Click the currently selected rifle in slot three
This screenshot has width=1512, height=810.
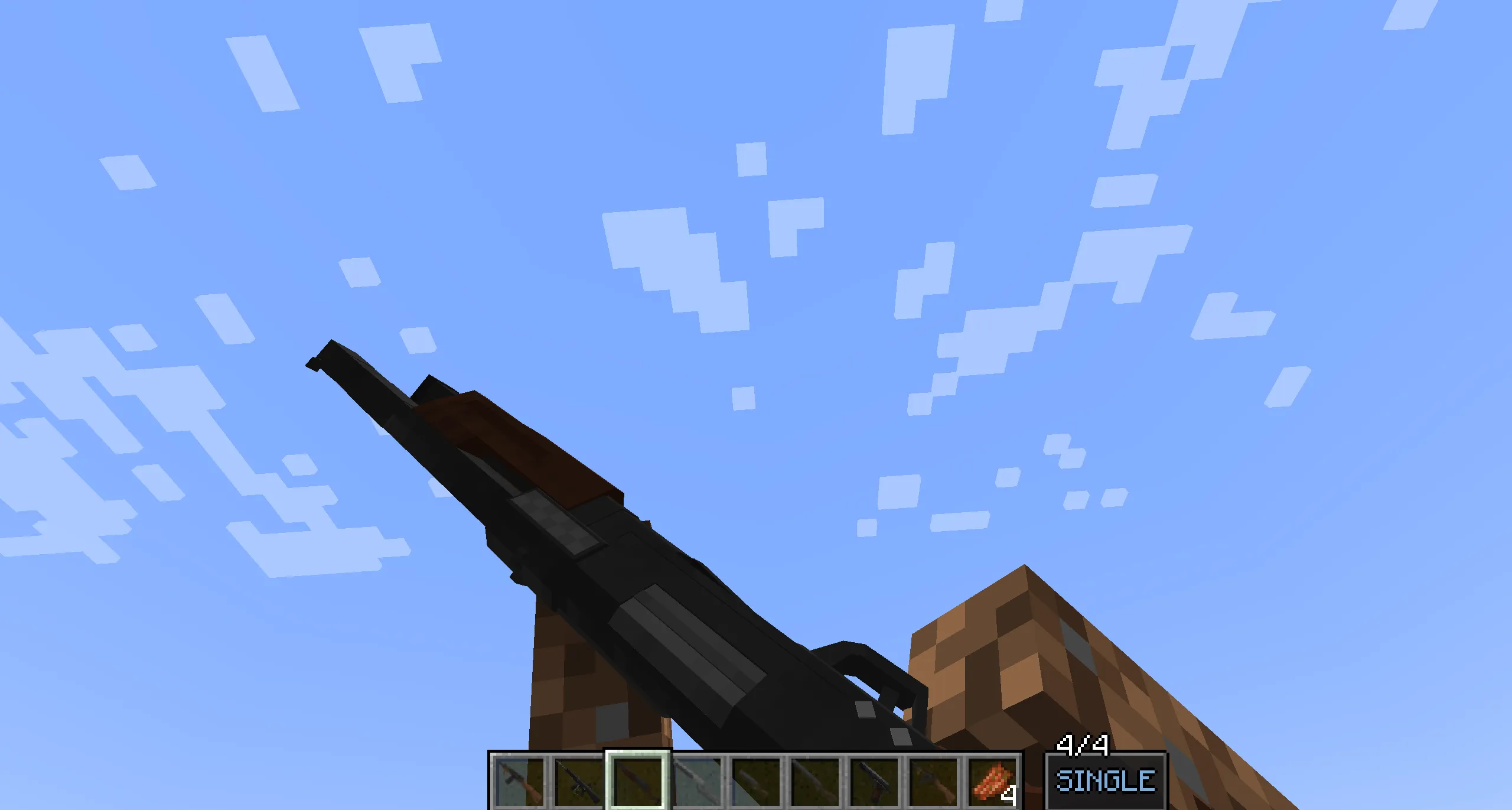[x=638, y=783]
